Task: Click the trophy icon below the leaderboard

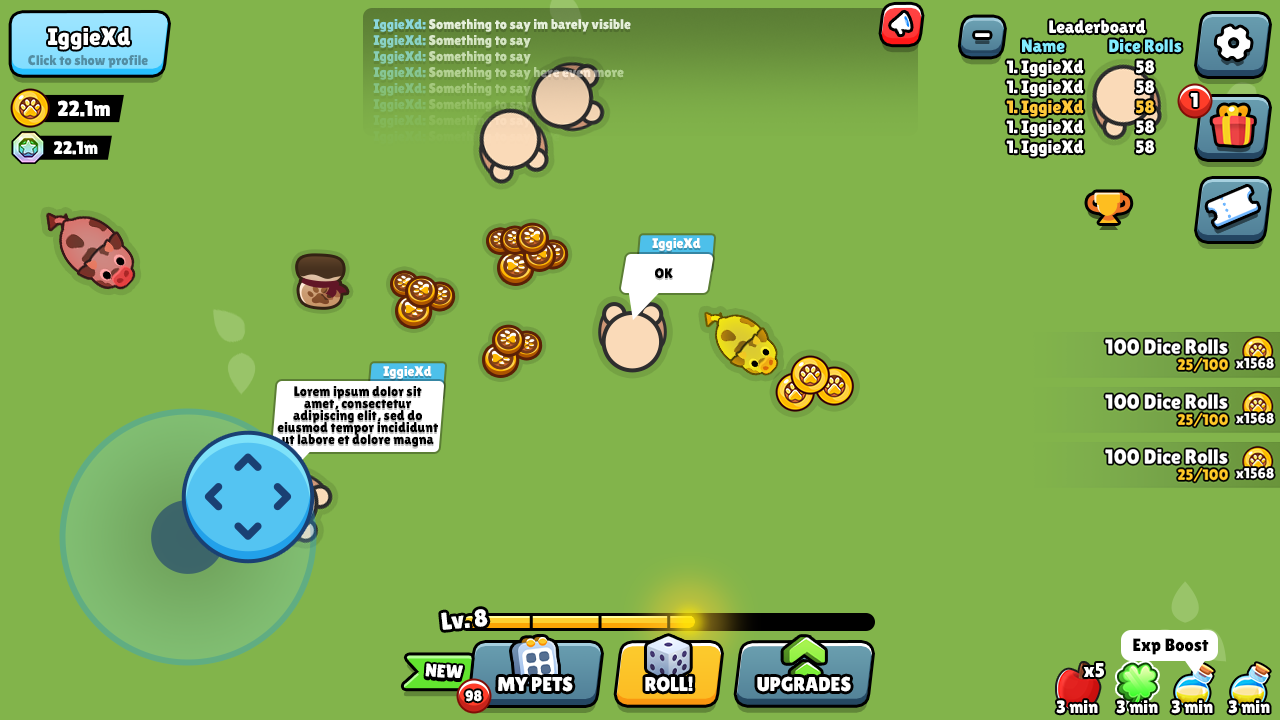Action: pyautogui.click(x=1110, y=209)
